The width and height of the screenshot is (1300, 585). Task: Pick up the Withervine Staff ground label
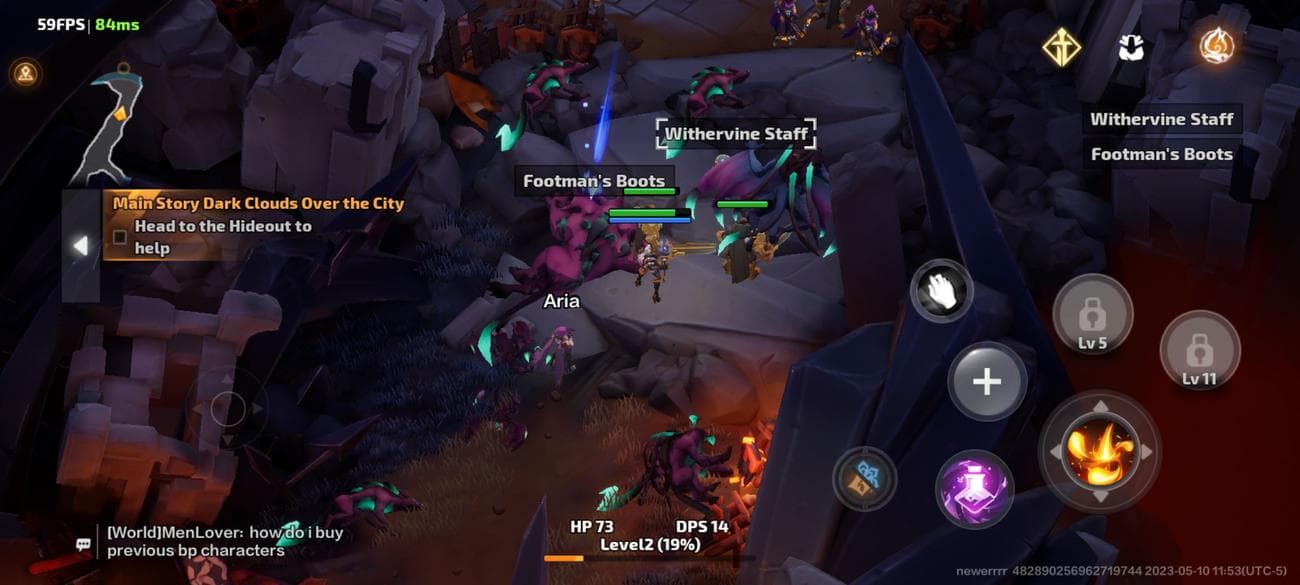pyautogui.click(x=736, y=134)
